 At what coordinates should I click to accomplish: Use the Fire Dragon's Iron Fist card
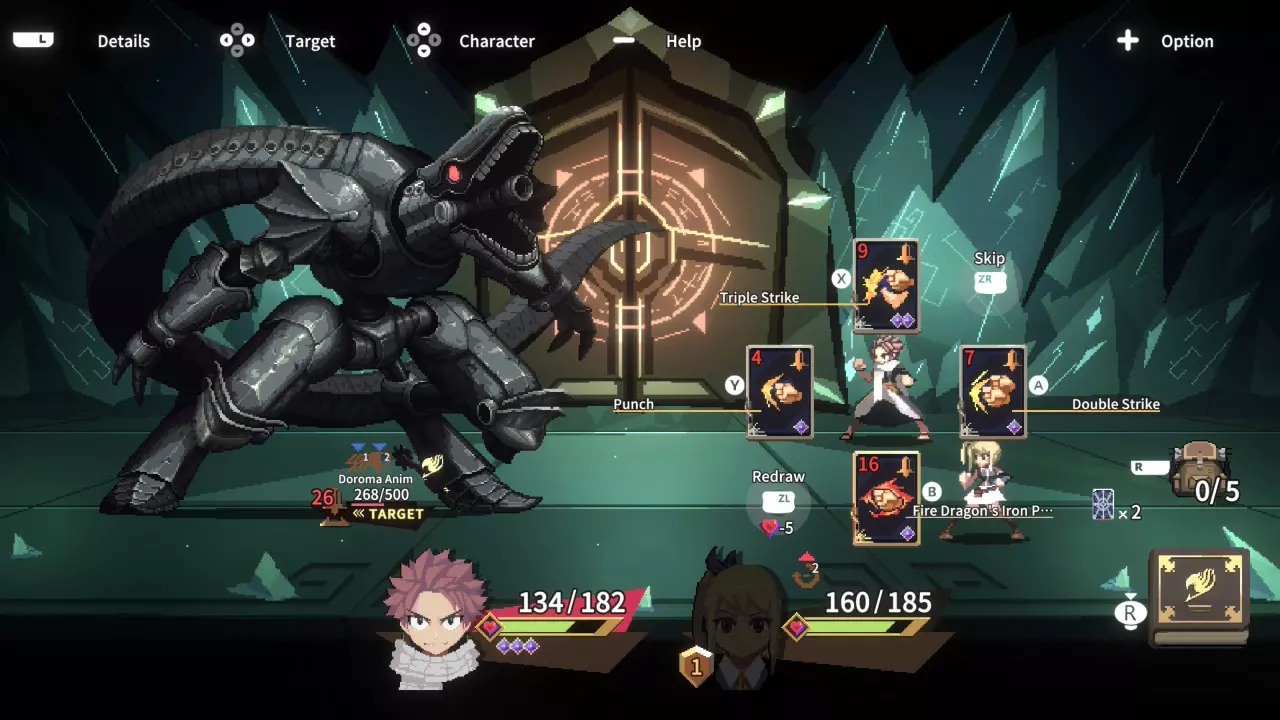[x=886, y=499]
